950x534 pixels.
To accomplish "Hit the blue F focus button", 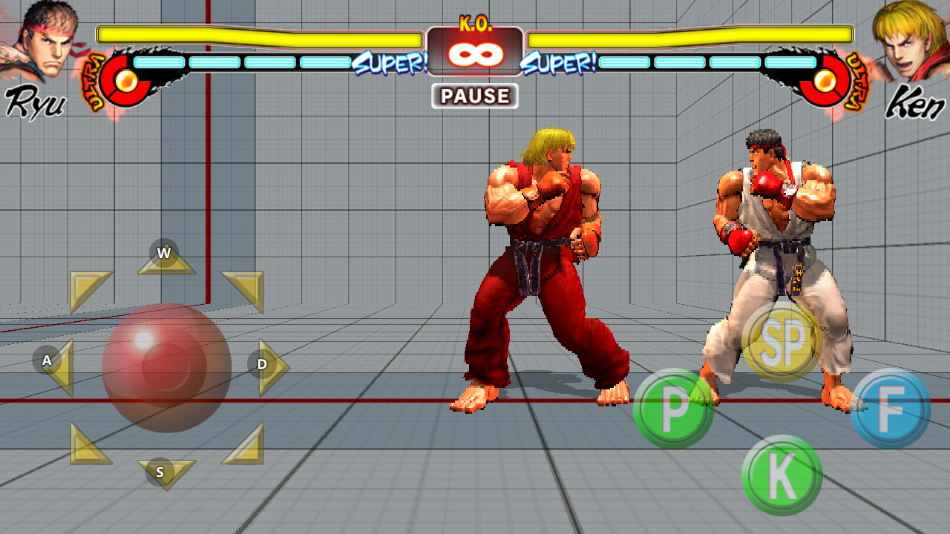I will click(x=891, y=408).
